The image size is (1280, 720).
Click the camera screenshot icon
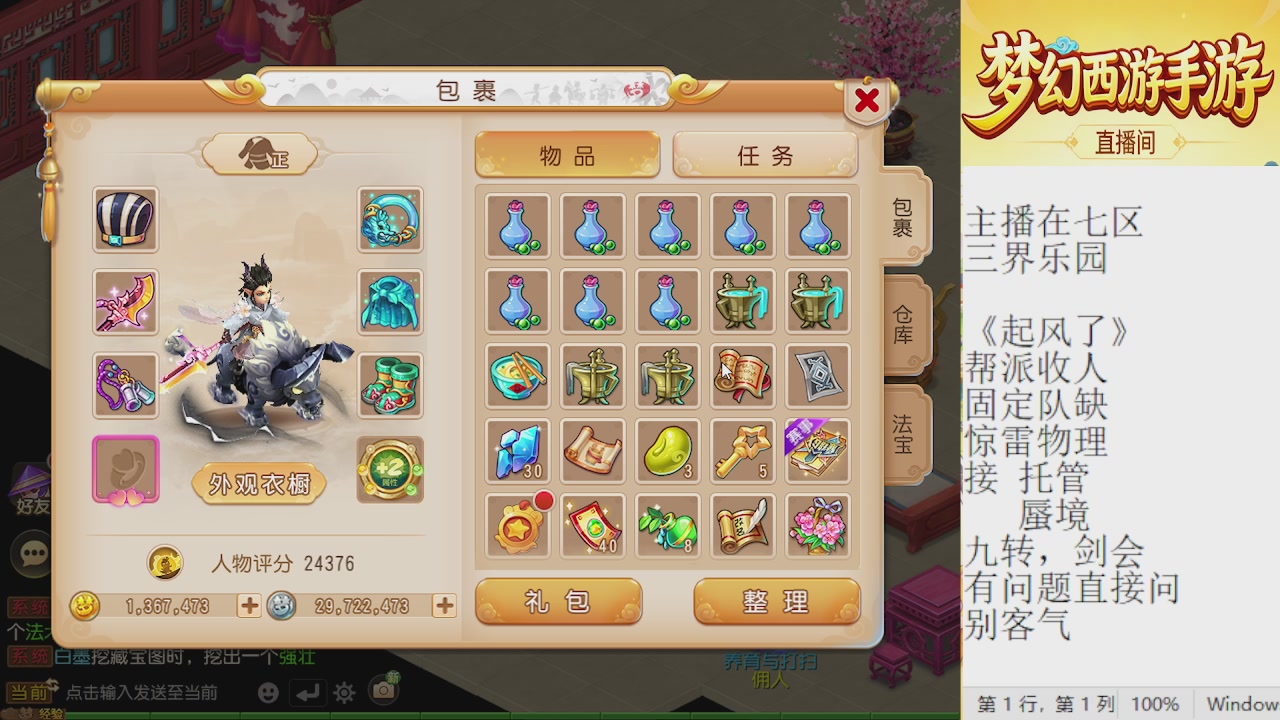coord(383,692)
